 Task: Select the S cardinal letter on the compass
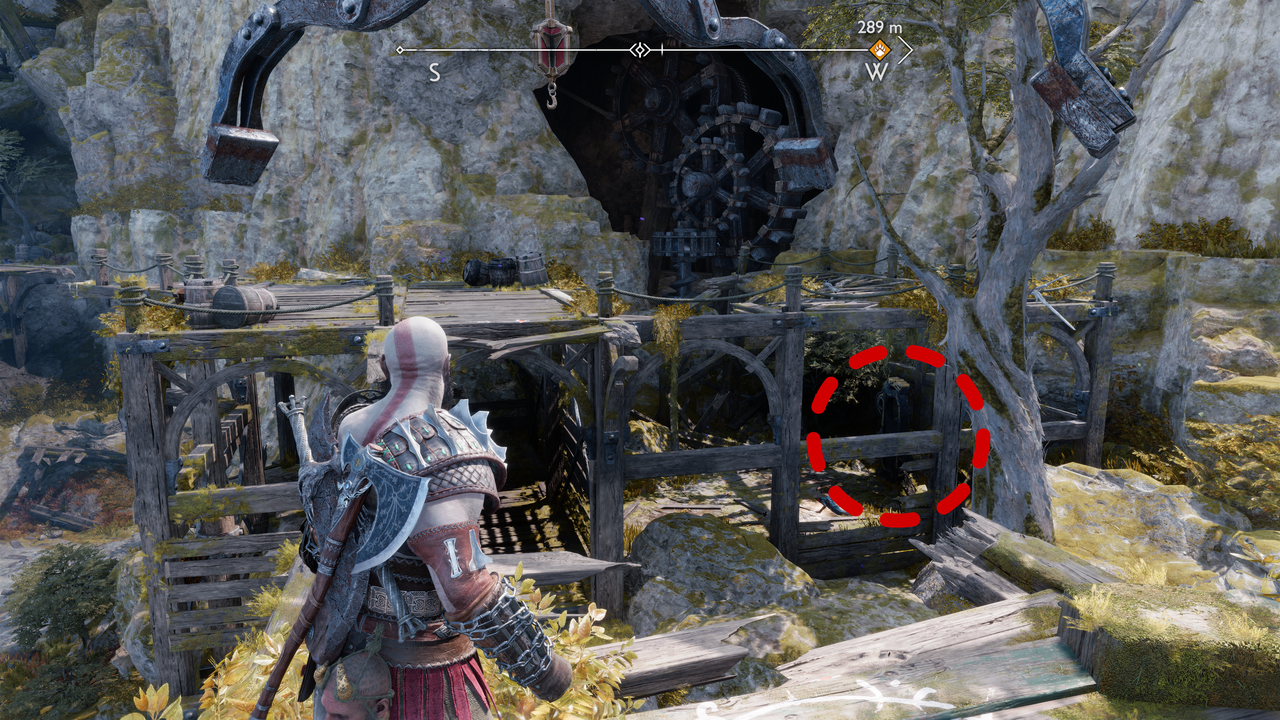coord(434,70)
